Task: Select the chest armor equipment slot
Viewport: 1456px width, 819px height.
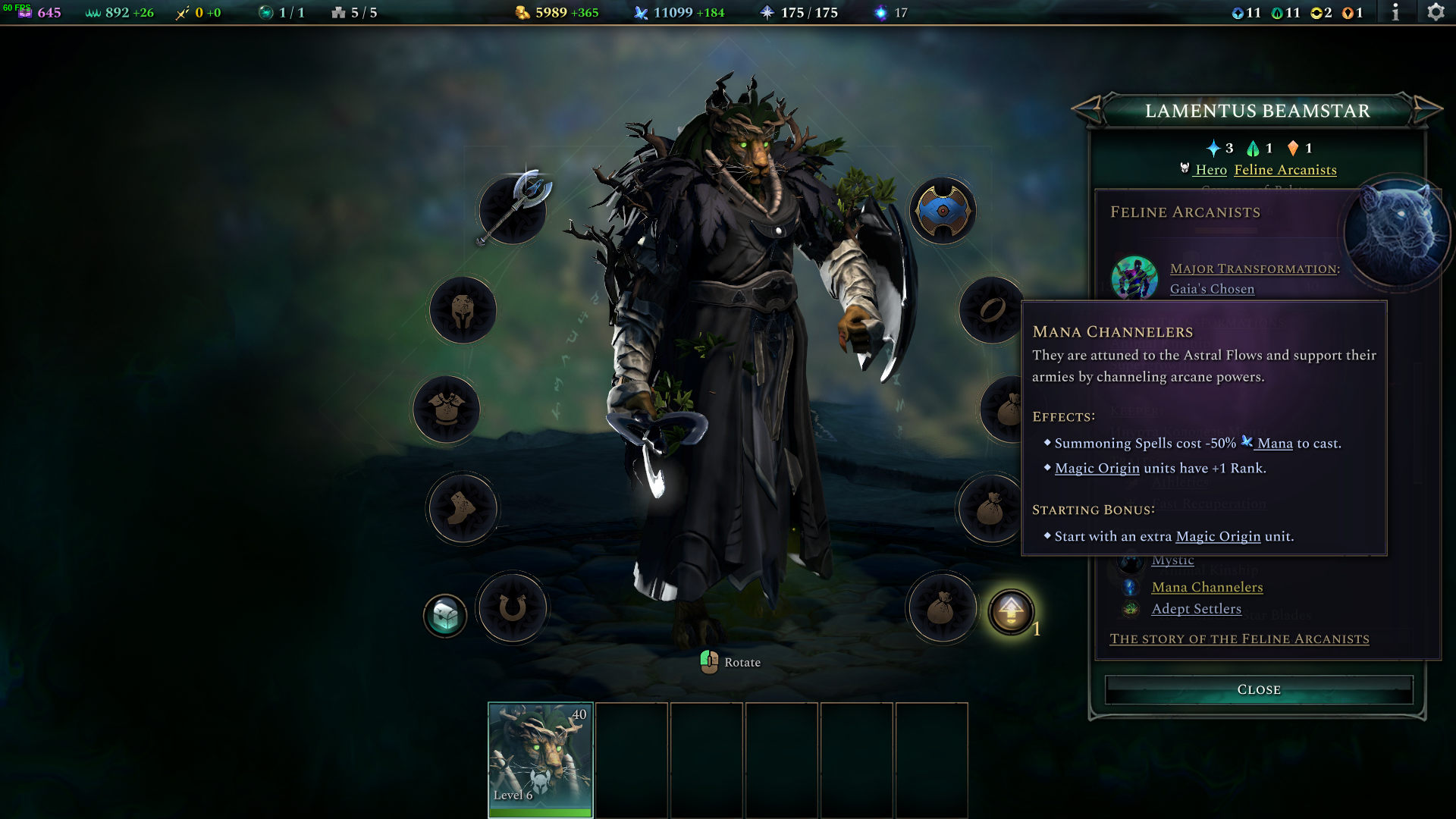Action: coord(447,409)
